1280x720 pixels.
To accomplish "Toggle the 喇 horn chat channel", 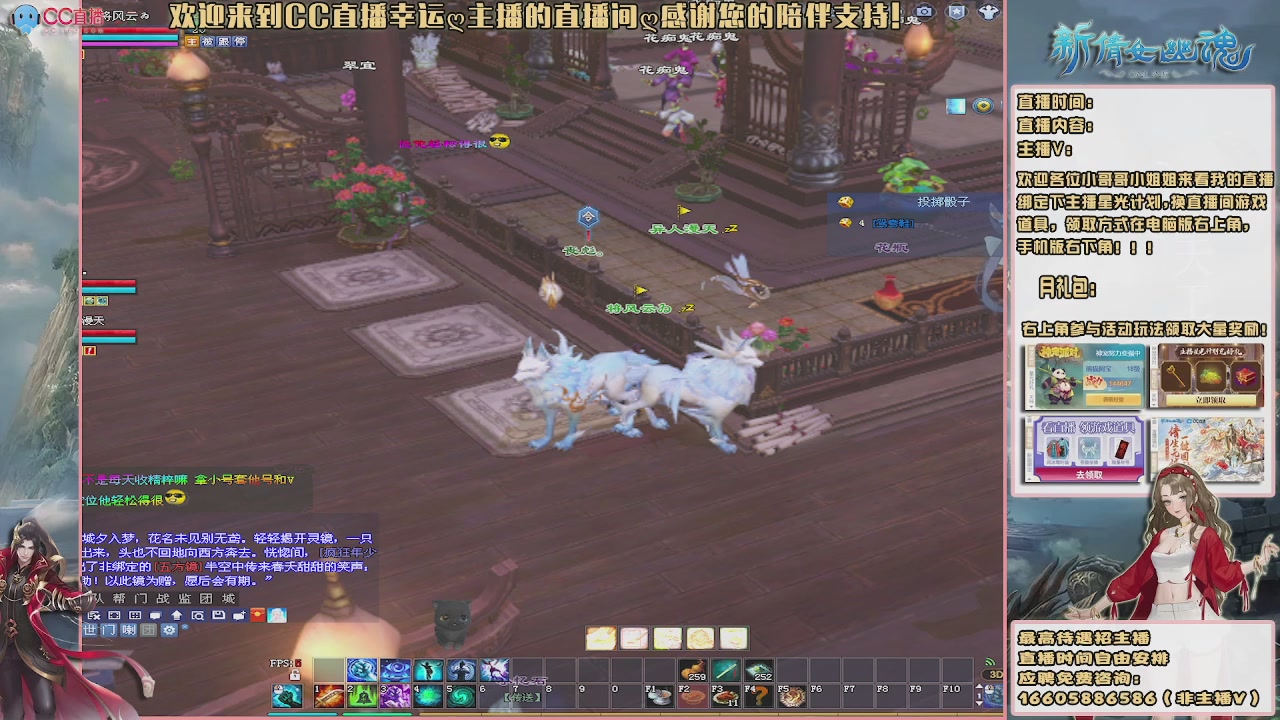I will [x=130, y=630].
